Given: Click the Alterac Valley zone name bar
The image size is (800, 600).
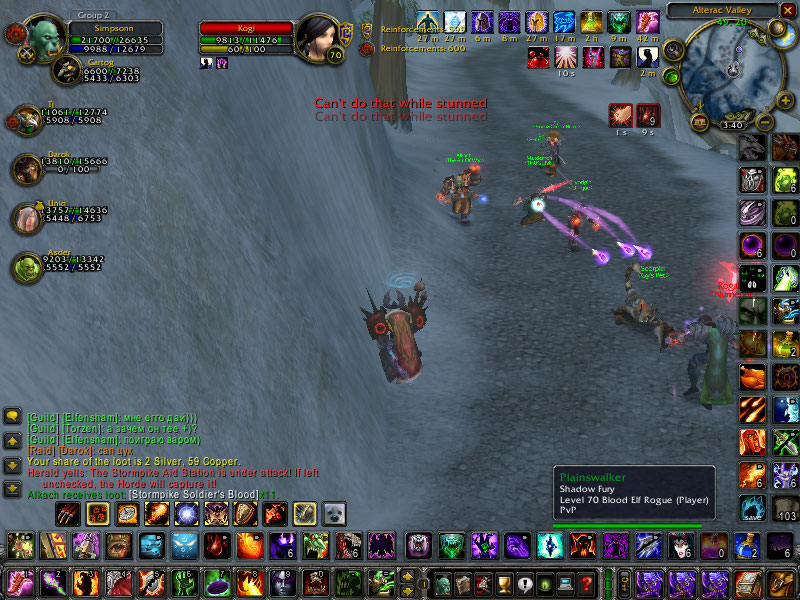Looking at the screenshot, I should tap(720, 10).
